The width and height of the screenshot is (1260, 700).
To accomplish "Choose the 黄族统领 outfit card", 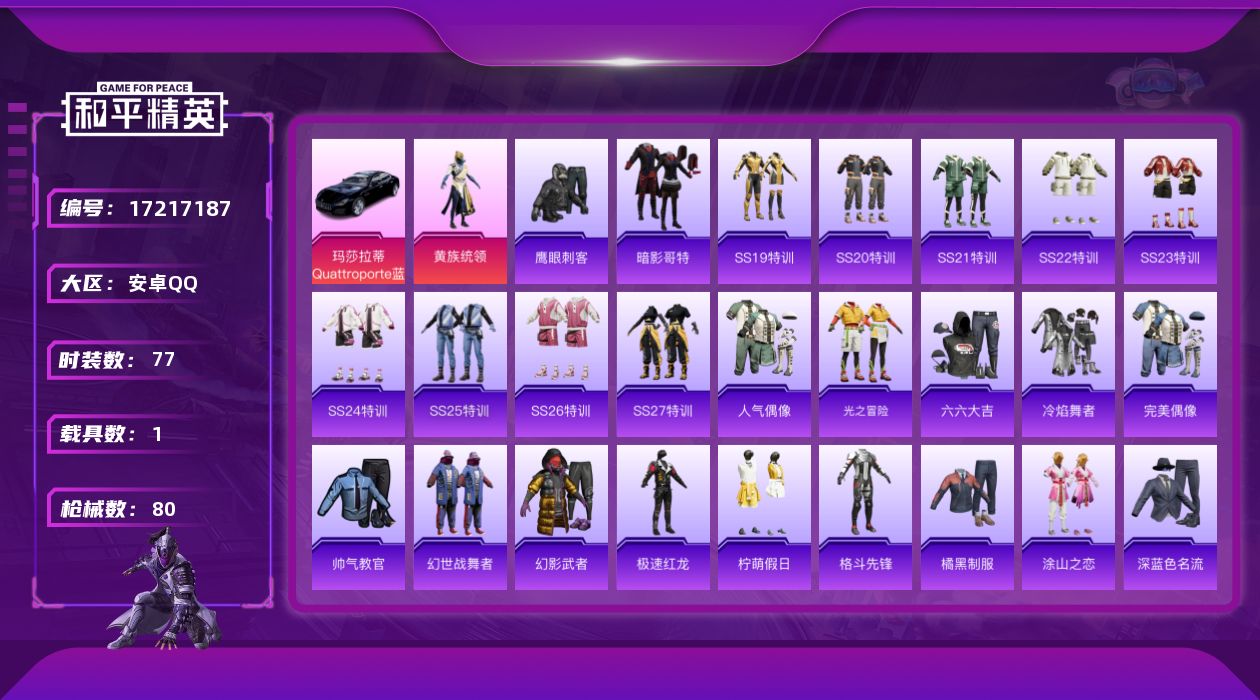I will [460, 211].
